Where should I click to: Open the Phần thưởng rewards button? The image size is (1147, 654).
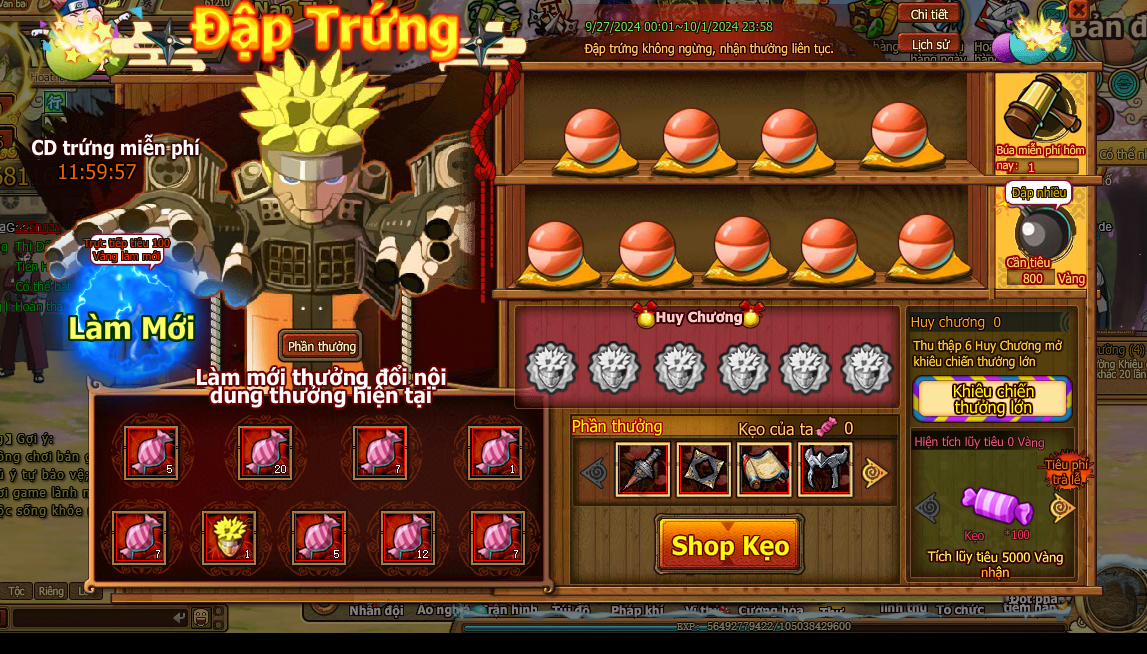(x=321, y=346)
